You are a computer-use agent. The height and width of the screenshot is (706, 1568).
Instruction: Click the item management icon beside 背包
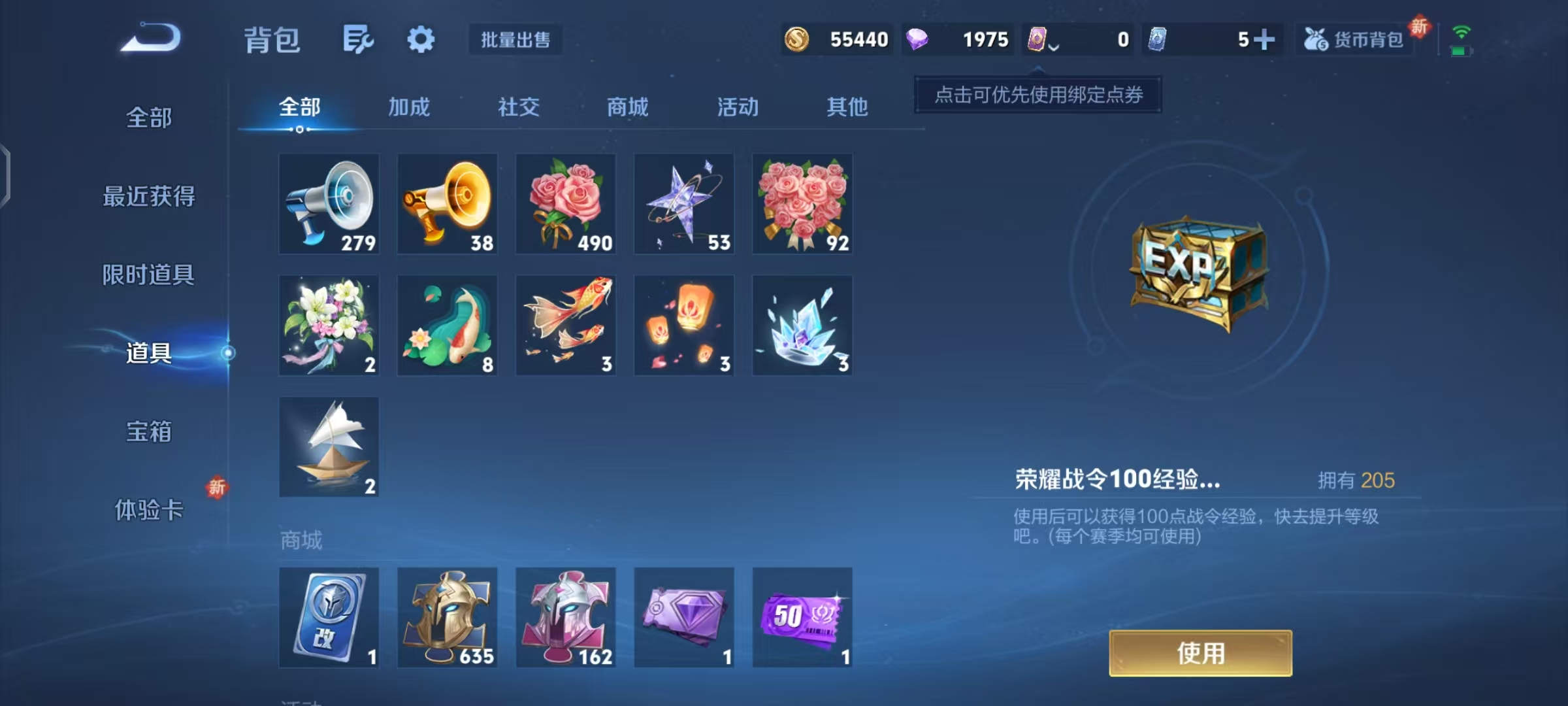click(357, 39)
